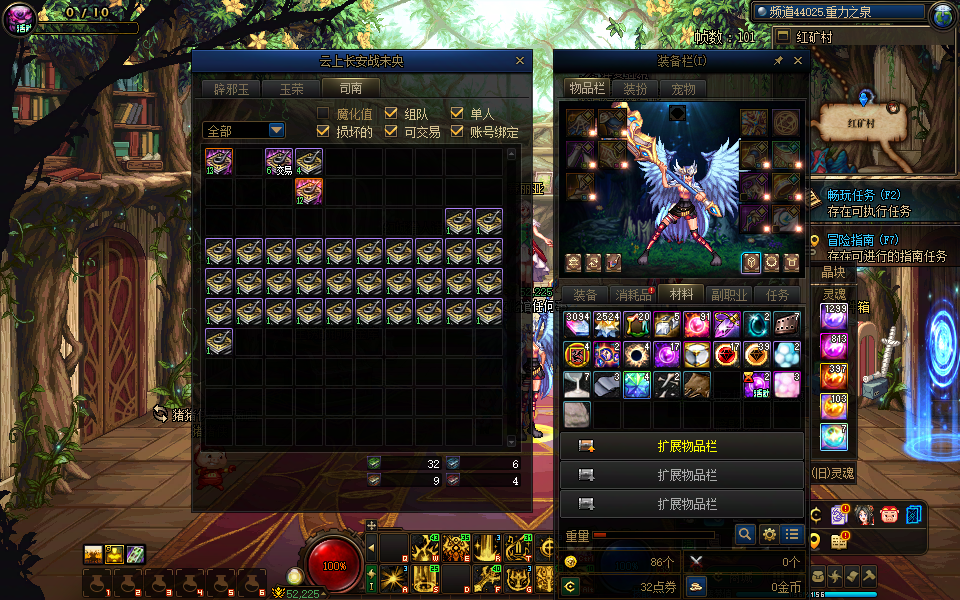
Task: Tick the 魔化值 checkbox
Action: coord(323,113)
